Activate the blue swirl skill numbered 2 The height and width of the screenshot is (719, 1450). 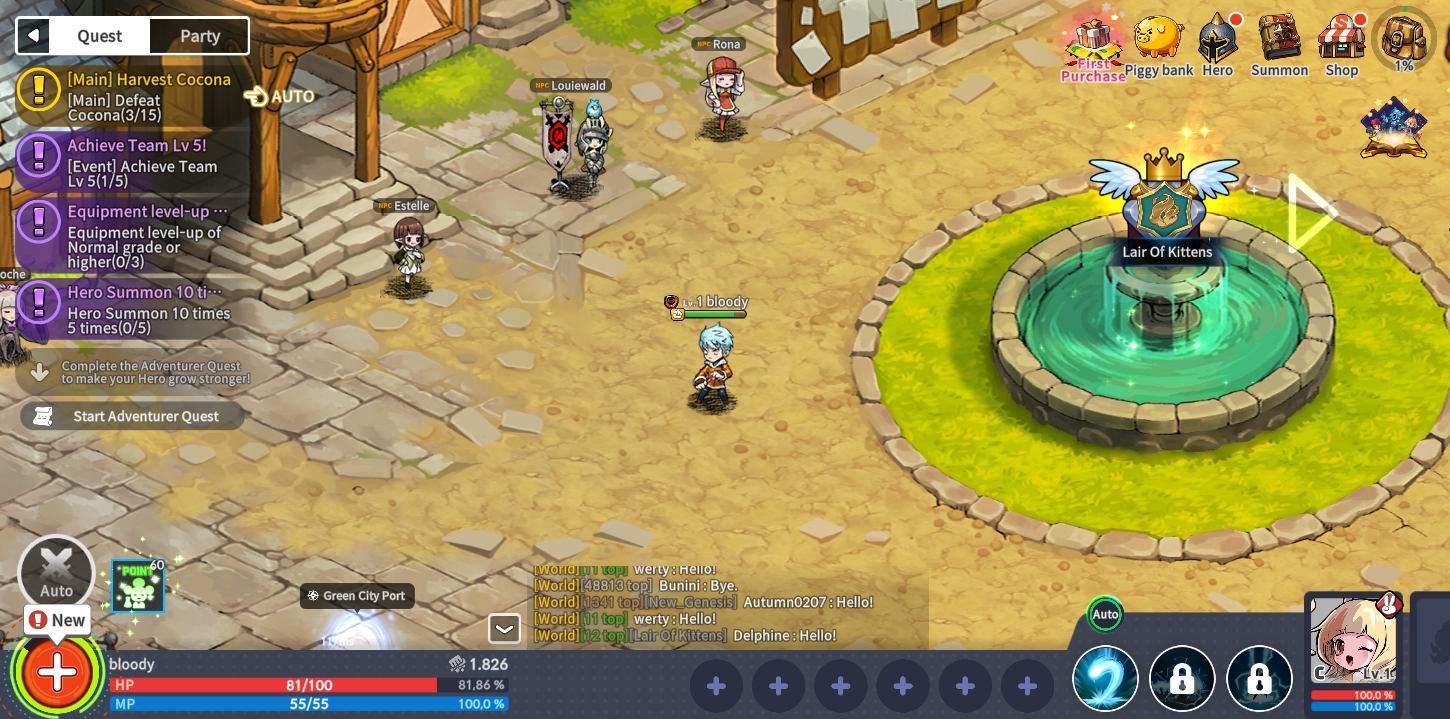click(1105, 679)
